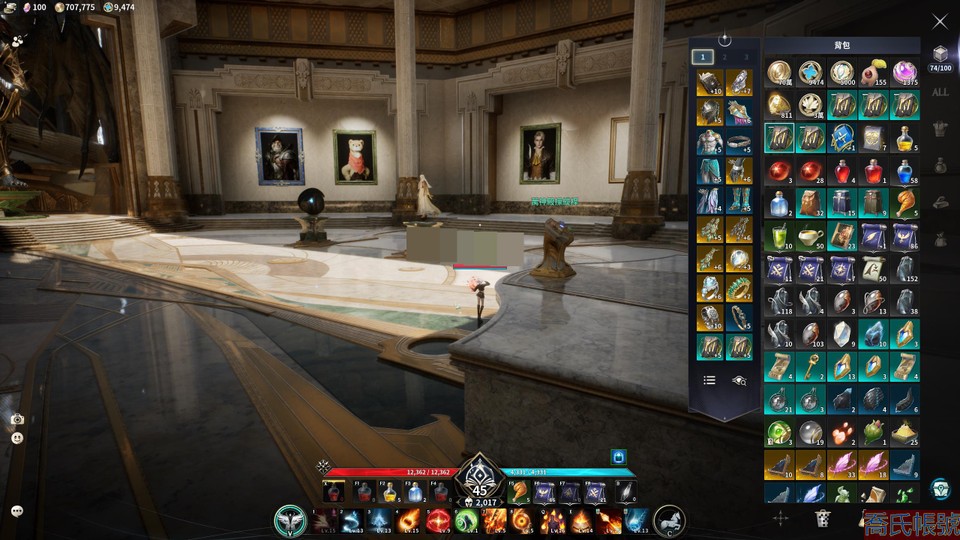Use the roasted chicken leg hotbar item
This screenshot has width=960, height=540.
click(519, 491)
